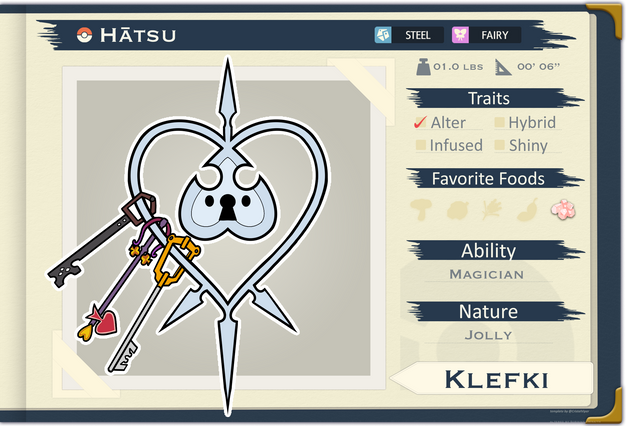Select the Jolly nature field

tap(488, 335)
